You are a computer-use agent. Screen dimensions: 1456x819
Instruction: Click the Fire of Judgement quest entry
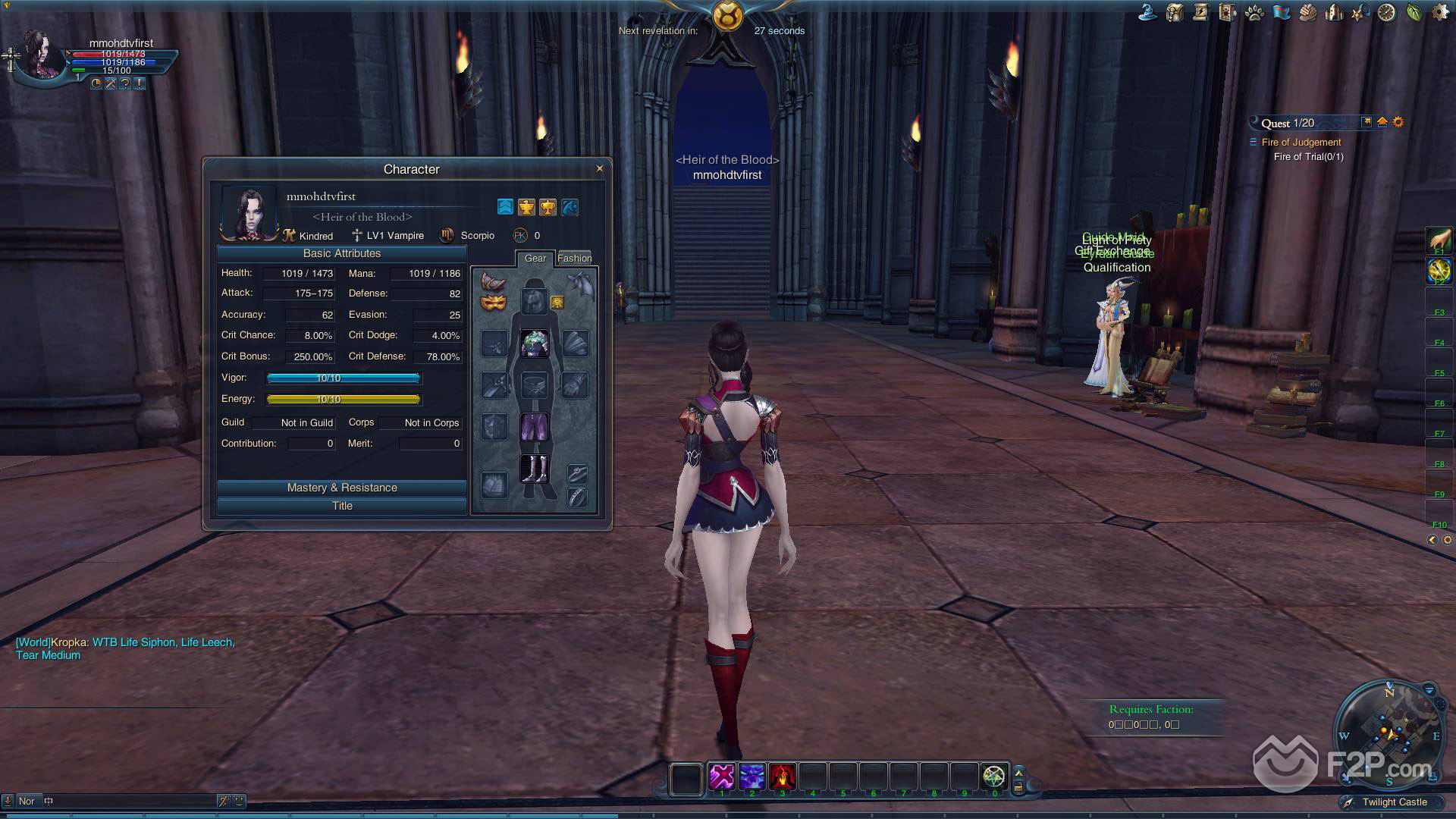[1301, 142]
